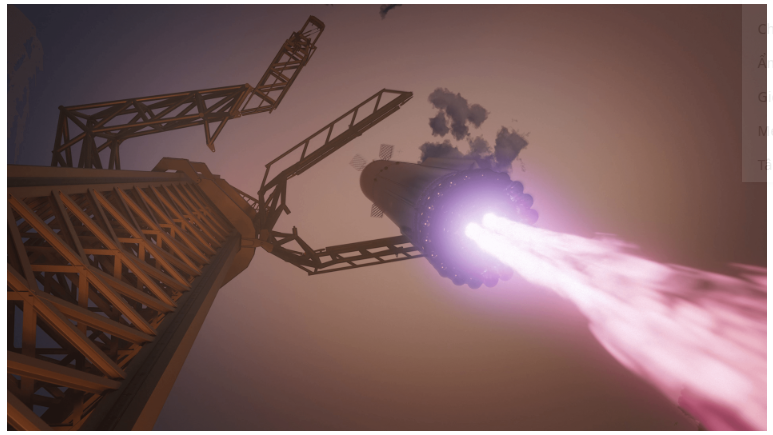This screenshot has height=435, width=773.
Task: Choose the faded menu entry beginning with "Ẩn"
Action: click(764, 63)
